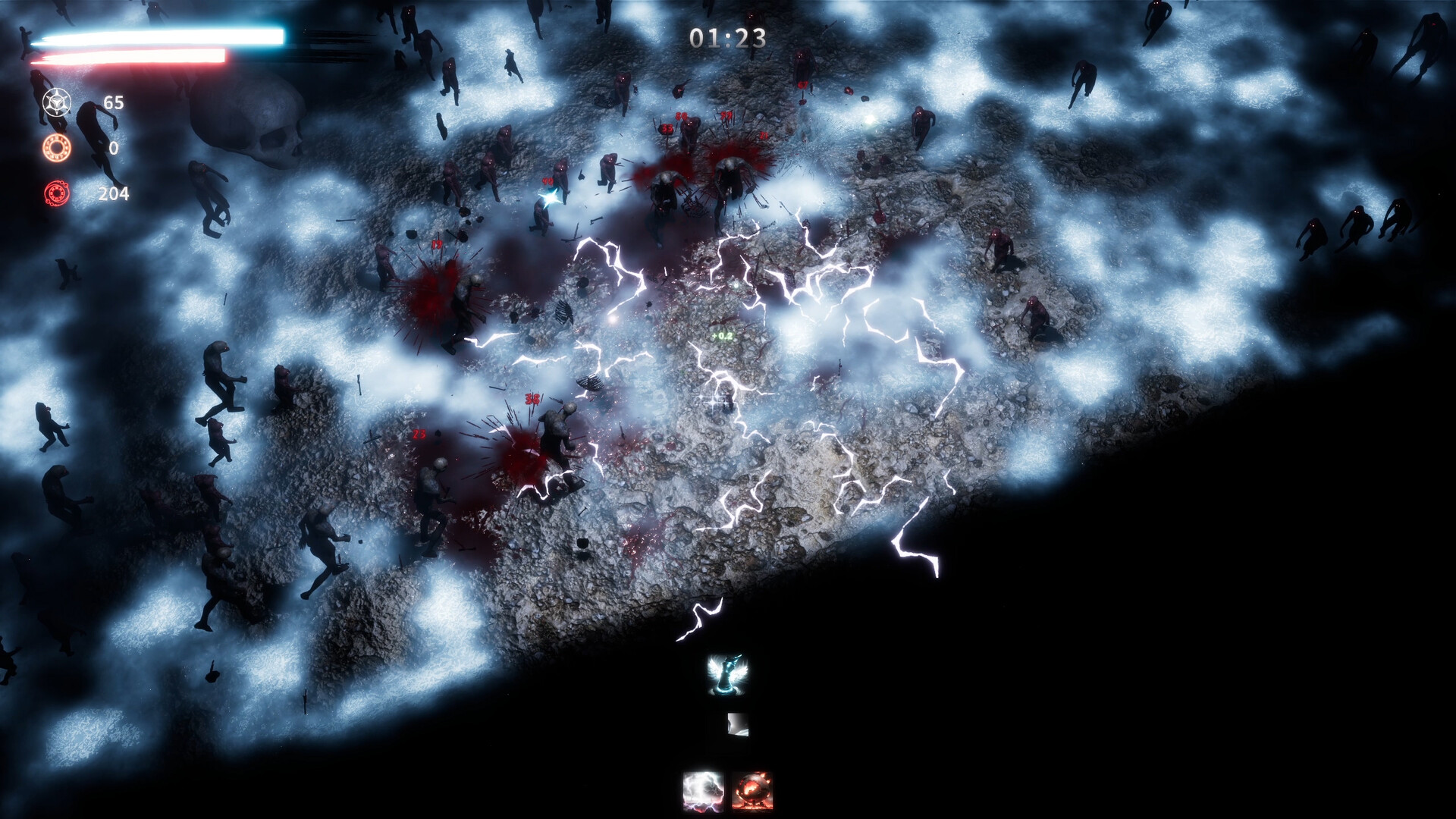
Task: Expand the star emblem count showing 65
Action: tap(114, 102)
